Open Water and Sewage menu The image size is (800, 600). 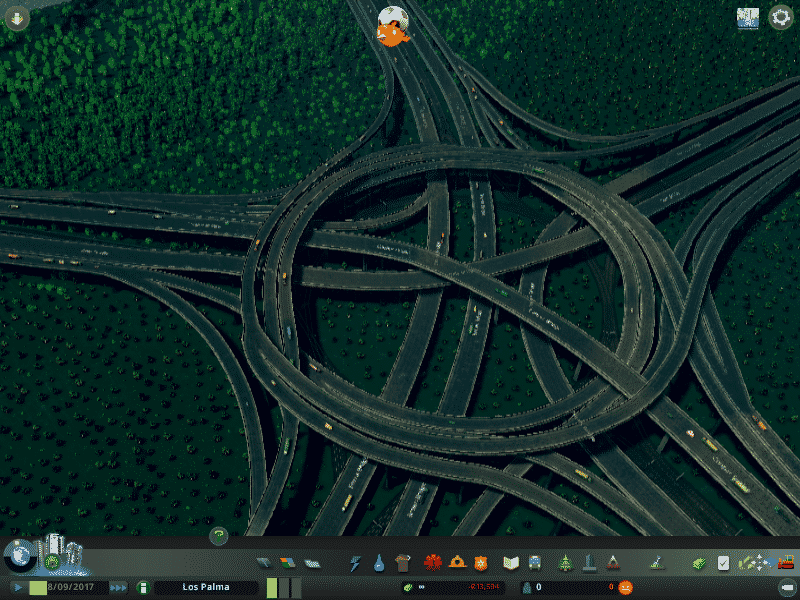click(x=379, y=563)
